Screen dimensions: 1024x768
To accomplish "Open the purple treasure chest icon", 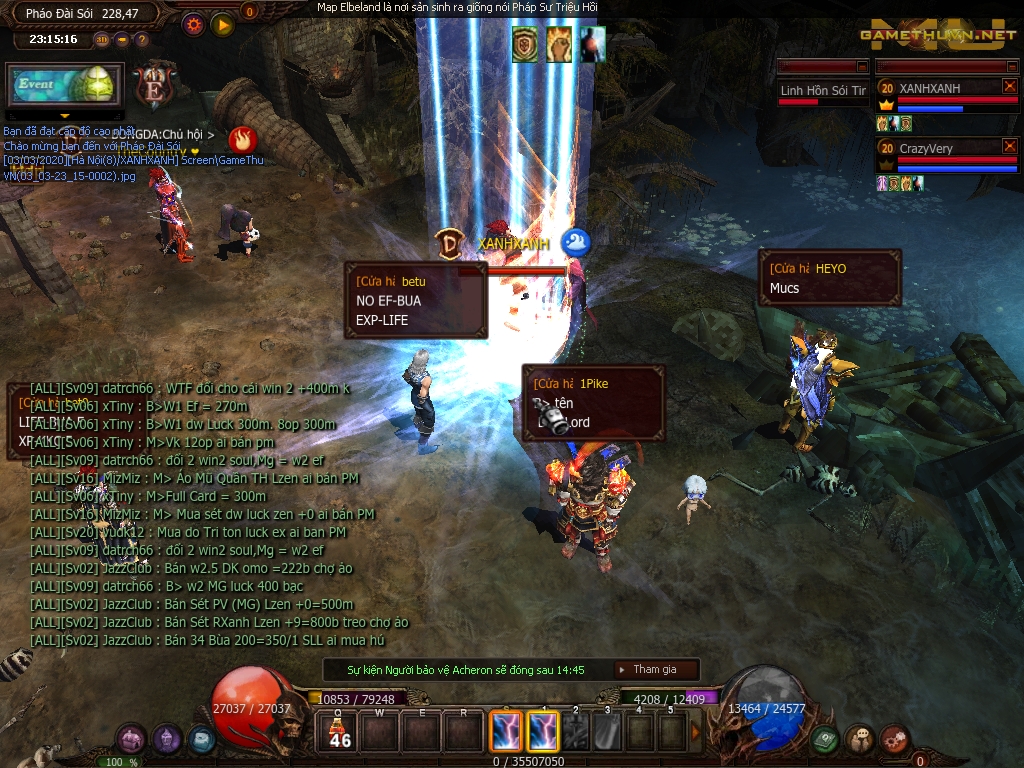I will (x=132, y=739).
